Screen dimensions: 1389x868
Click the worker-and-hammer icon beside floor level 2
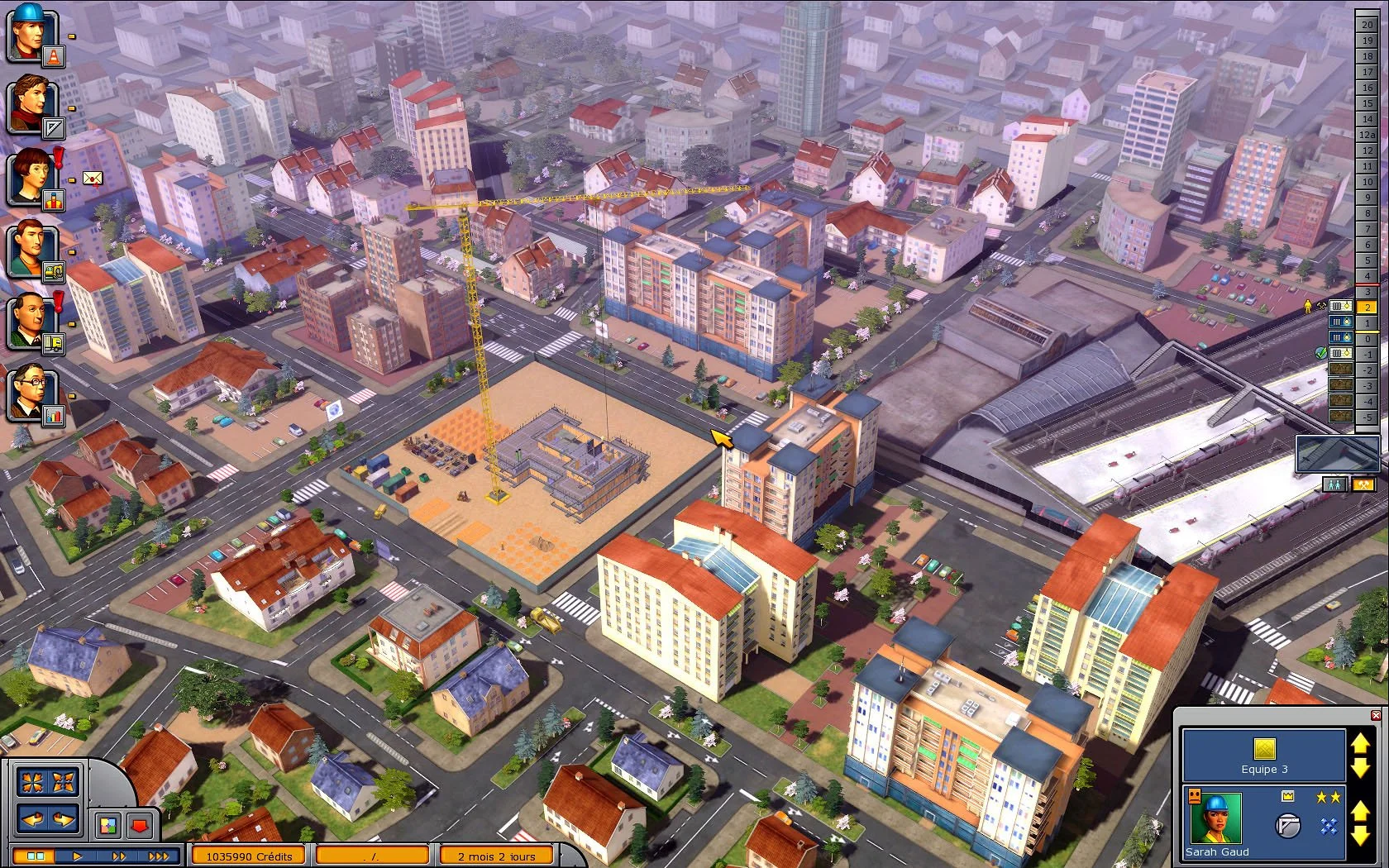(1313, 307)
